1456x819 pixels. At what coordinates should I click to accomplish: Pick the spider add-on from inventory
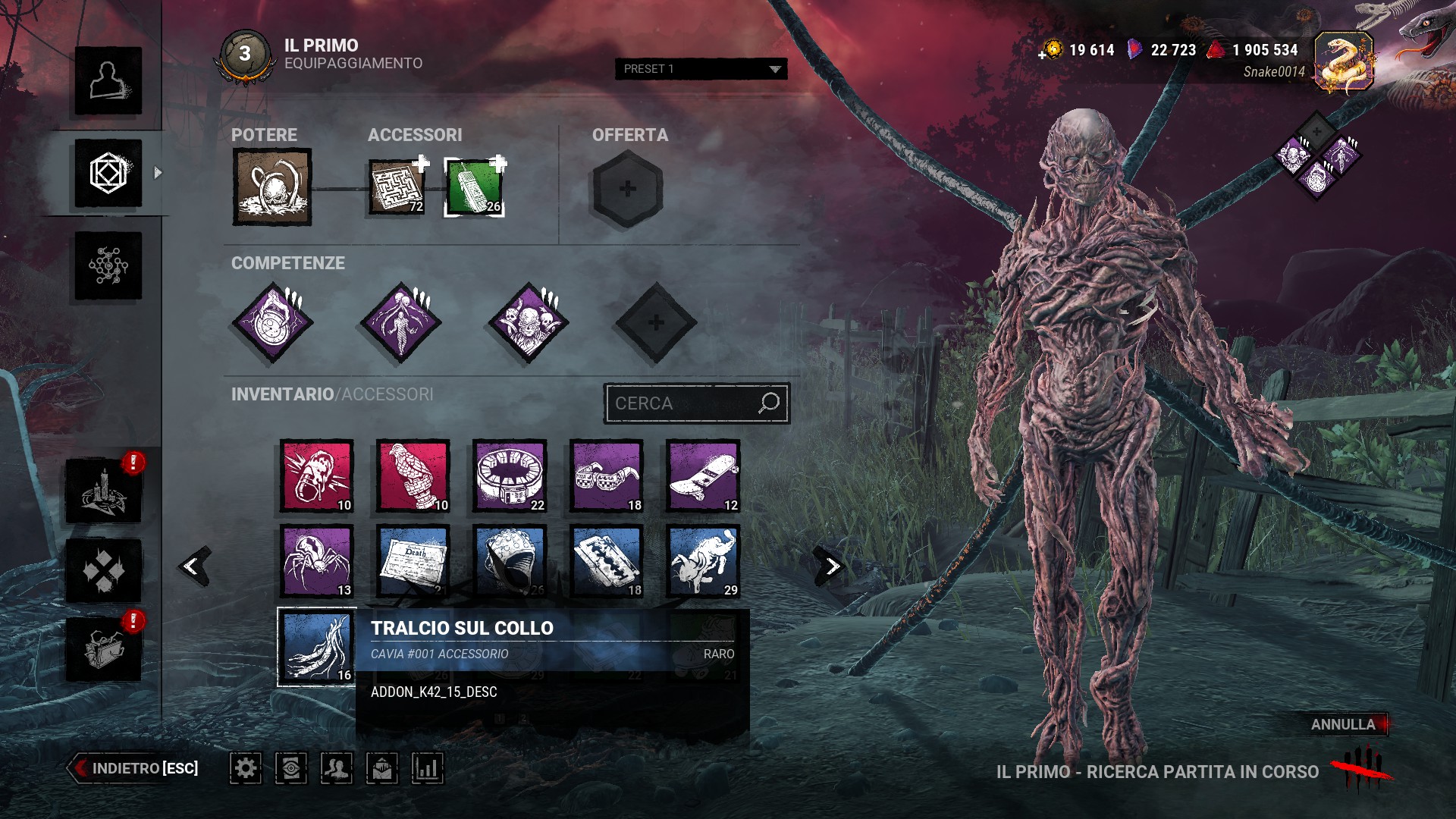(x=317, y=561)
